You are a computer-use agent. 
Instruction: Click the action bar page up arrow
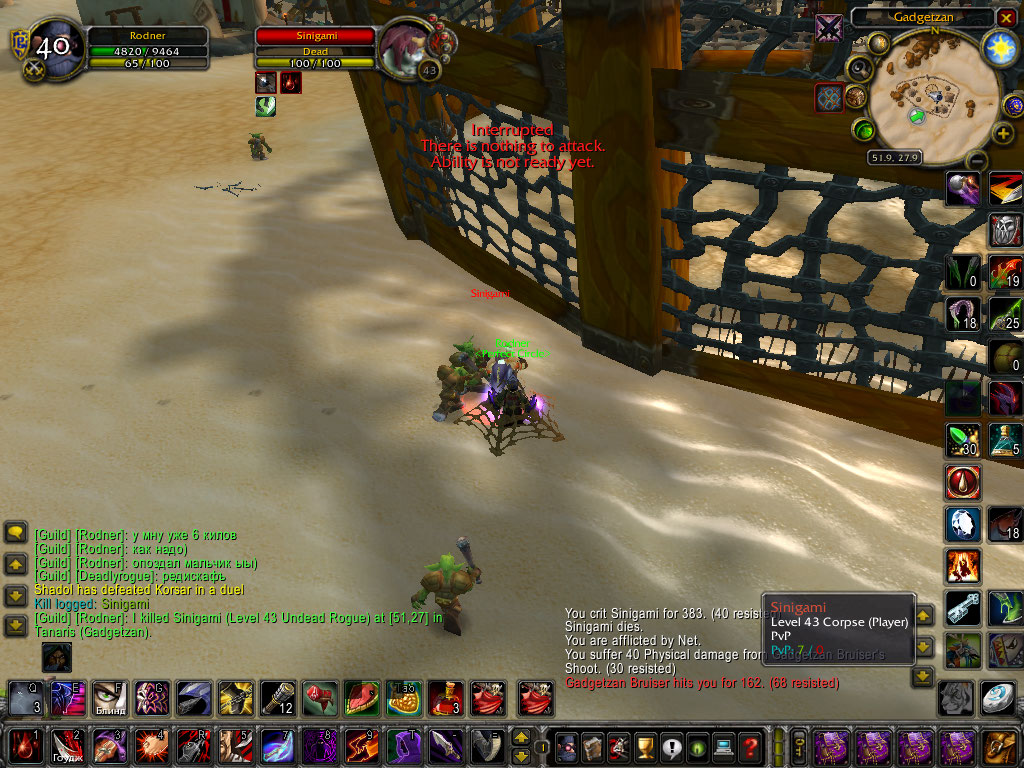[x=521, y=737]
